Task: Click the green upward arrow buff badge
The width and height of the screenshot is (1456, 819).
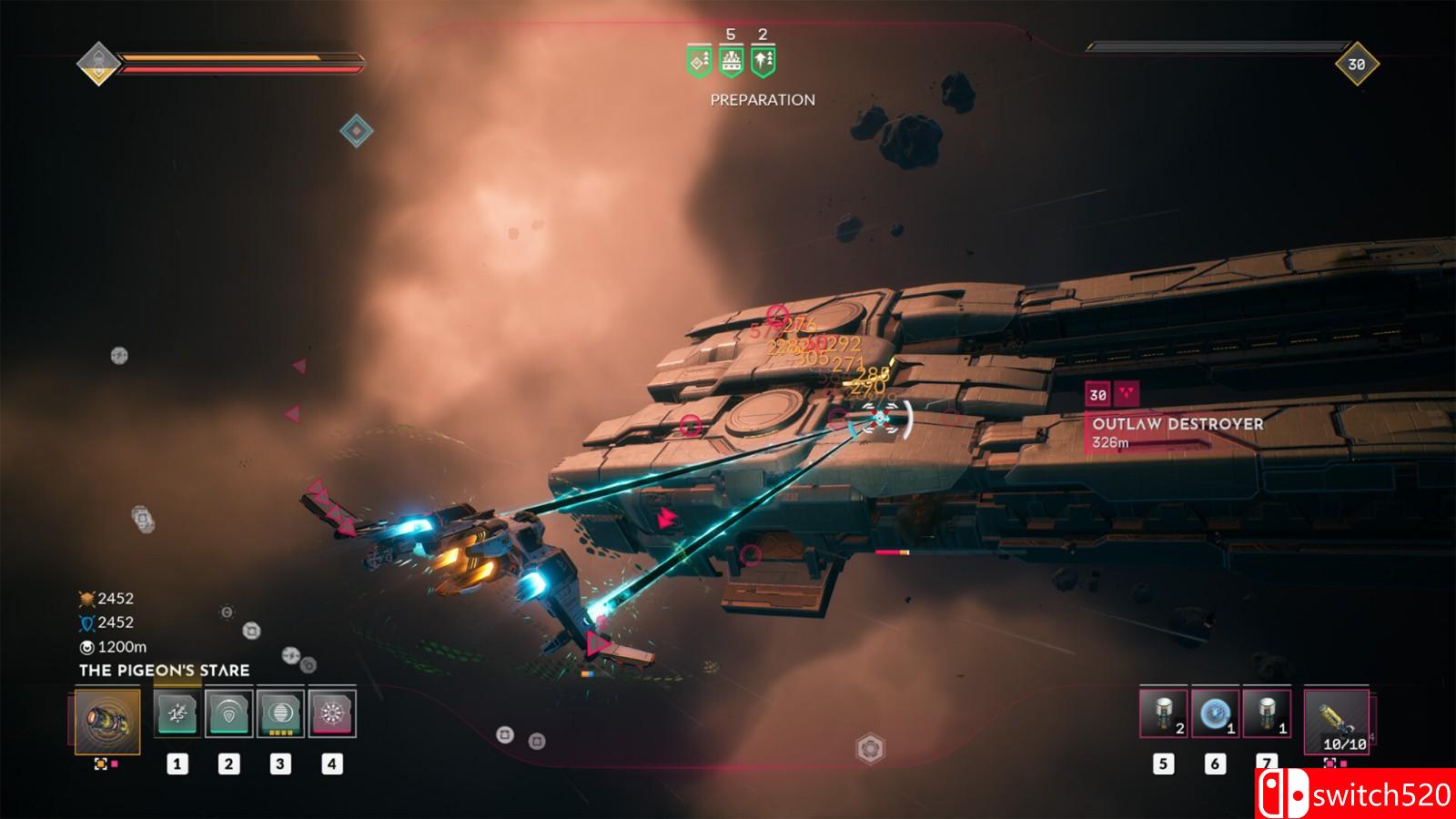Action: click(x=763, y=61)
